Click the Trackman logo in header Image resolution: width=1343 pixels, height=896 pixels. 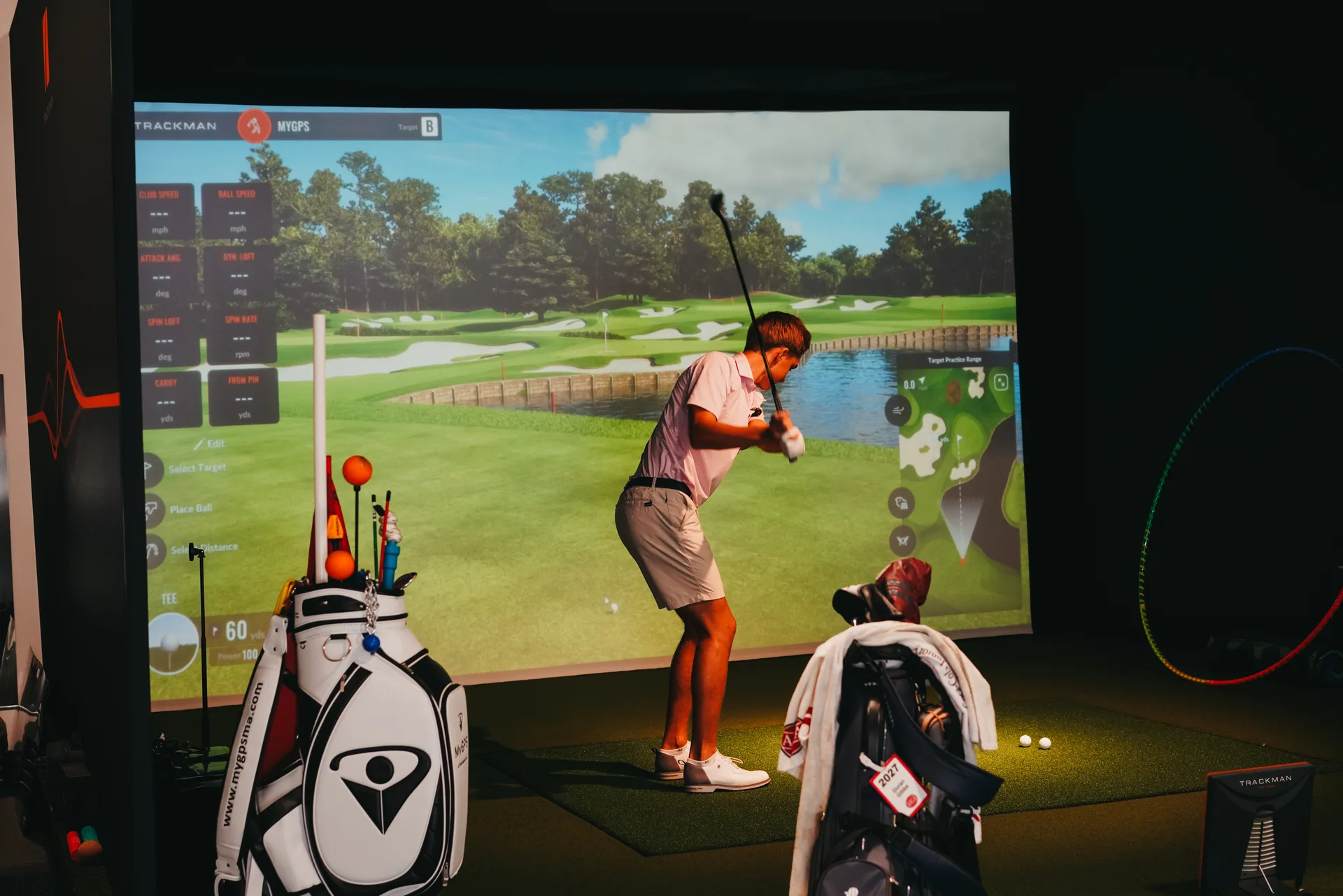tap(176, 126)
